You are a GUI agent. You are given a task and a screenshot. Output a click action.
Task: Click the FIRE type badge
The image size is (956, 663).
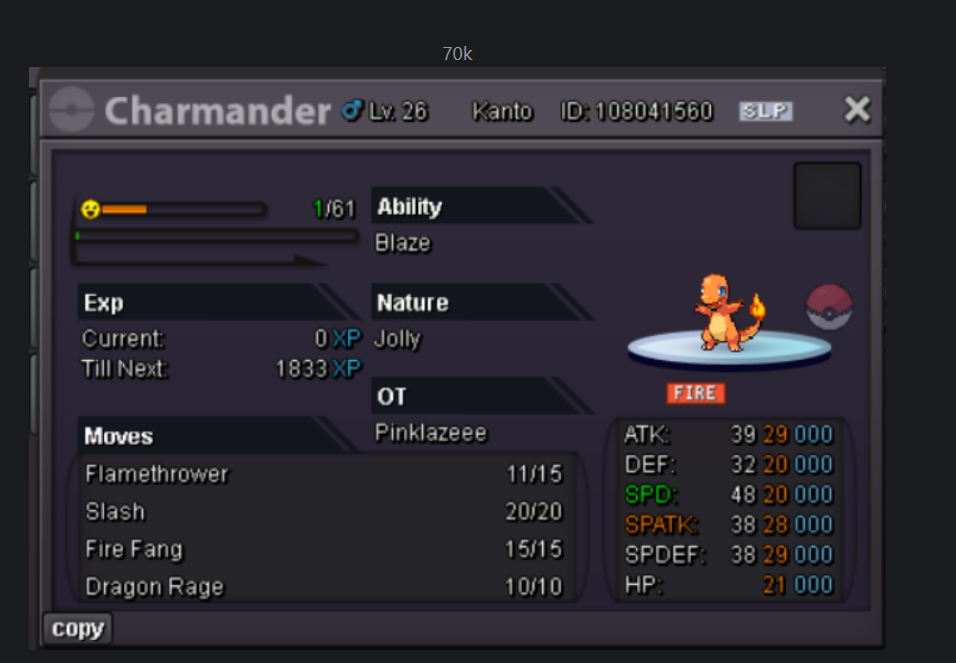coord(695,393)
